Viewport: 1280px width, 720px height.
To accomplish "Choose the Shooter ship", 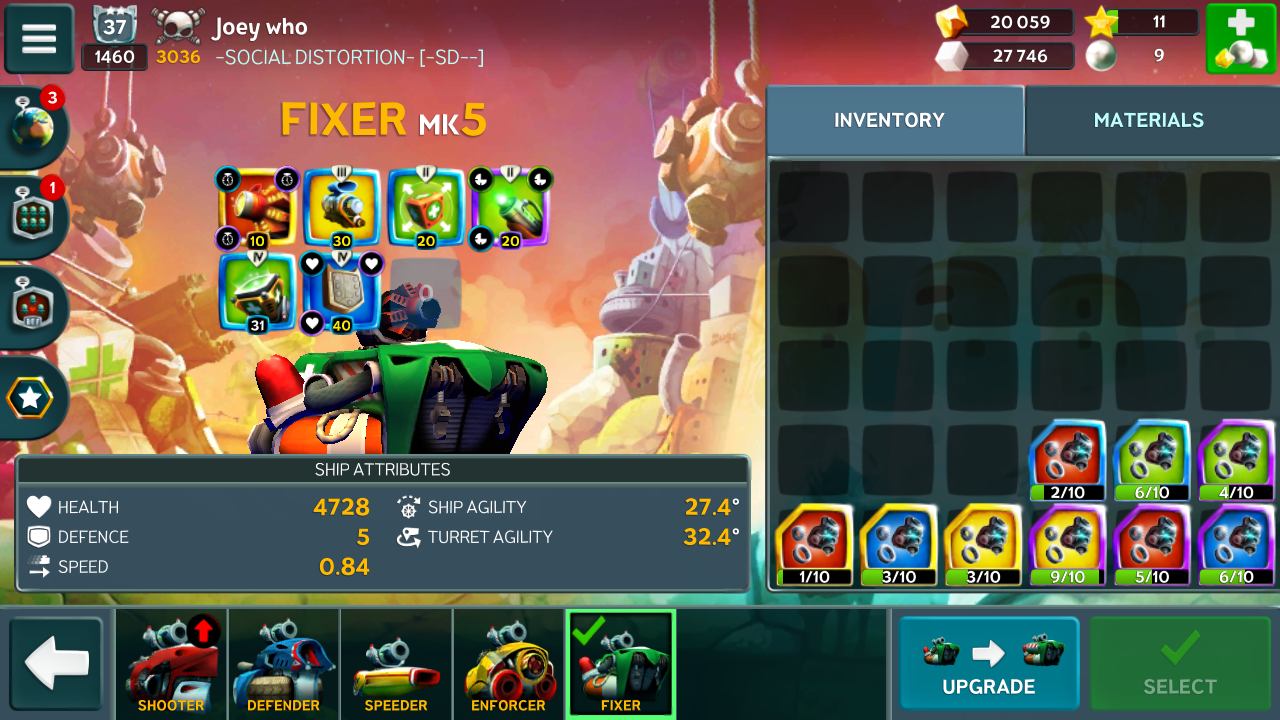I will (x=171, y=665).
